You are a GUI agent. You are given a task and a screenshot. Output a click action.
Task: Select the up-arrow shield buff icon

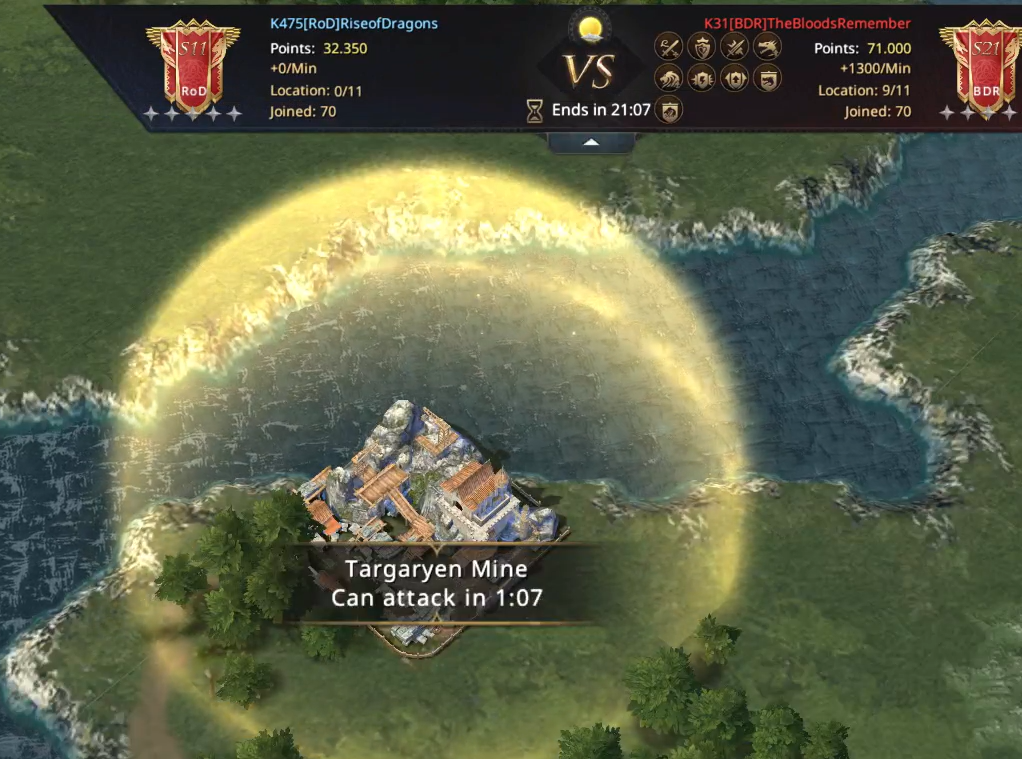[x=735, y=78]
